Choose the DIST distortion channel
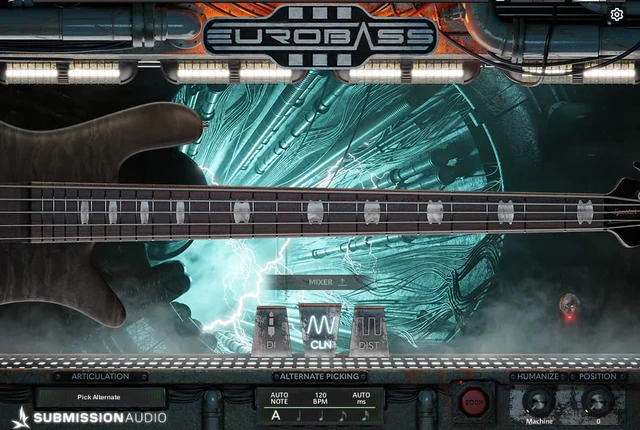640x430 pixels. [369, 330]
